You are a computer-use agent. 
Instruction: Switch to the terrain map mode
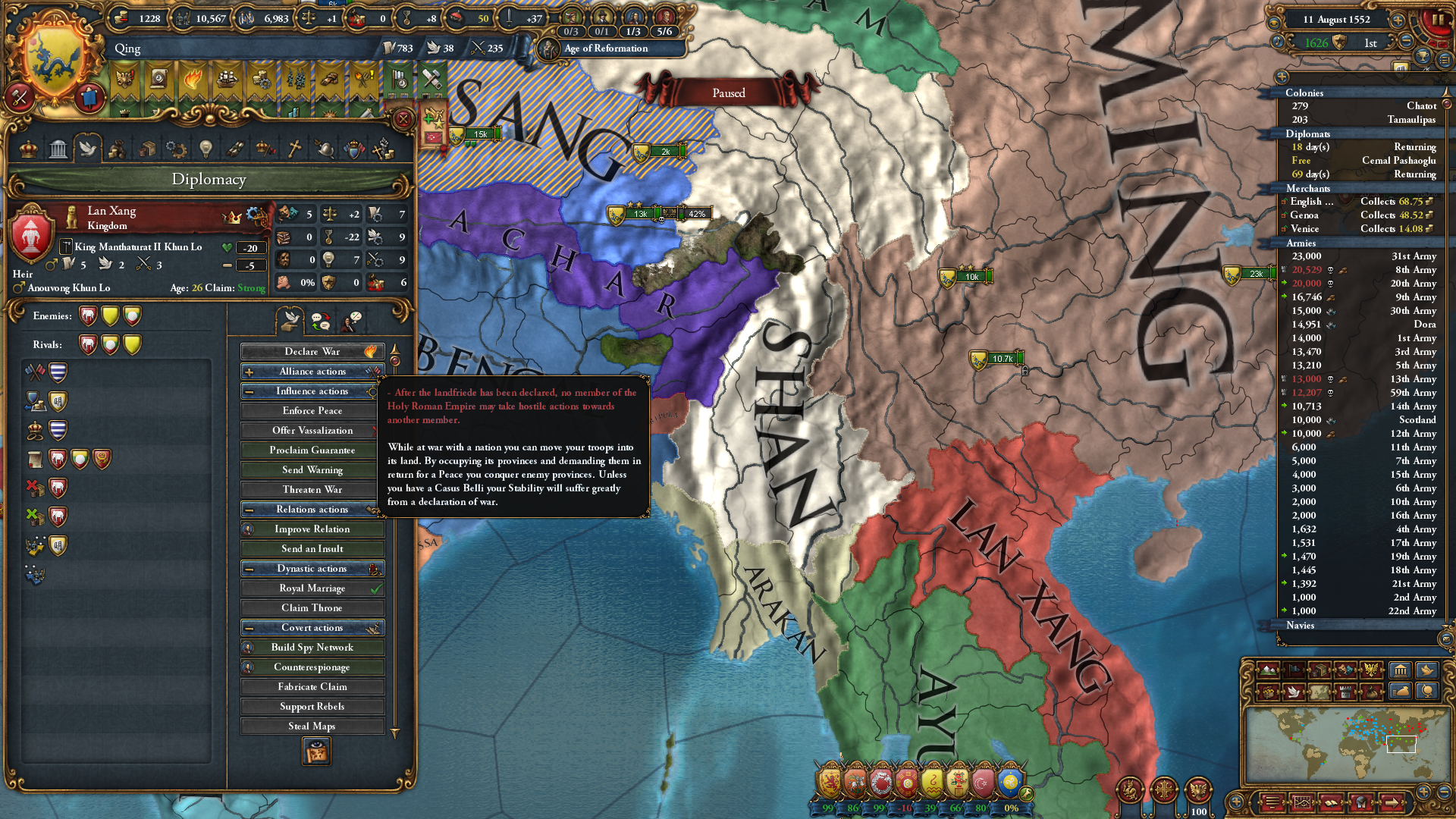click(x=1267, y=670)
